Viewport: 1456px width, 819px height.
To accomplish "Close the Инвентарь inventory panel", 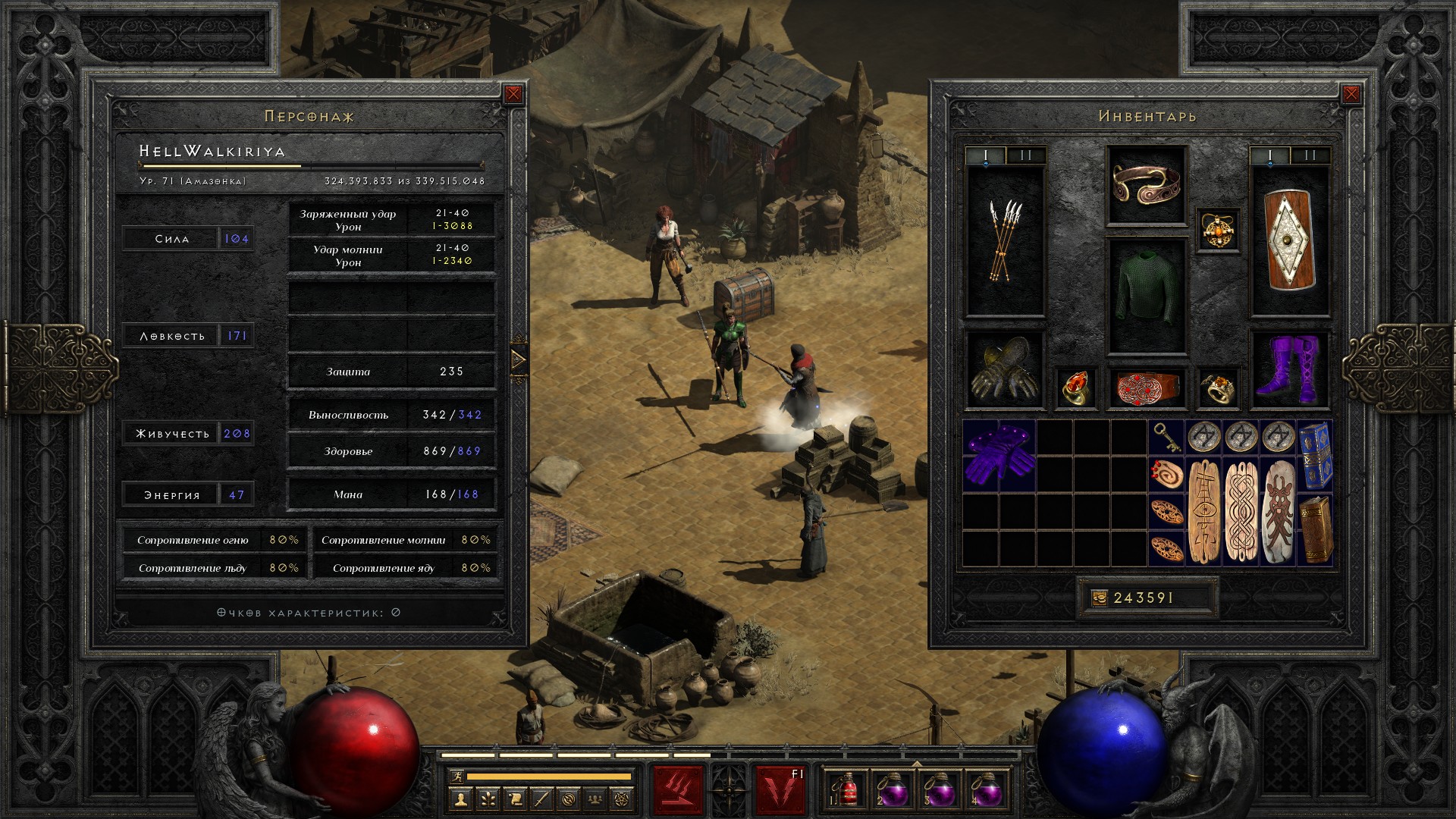I will pyautogui.click(x=1351, y=94).
